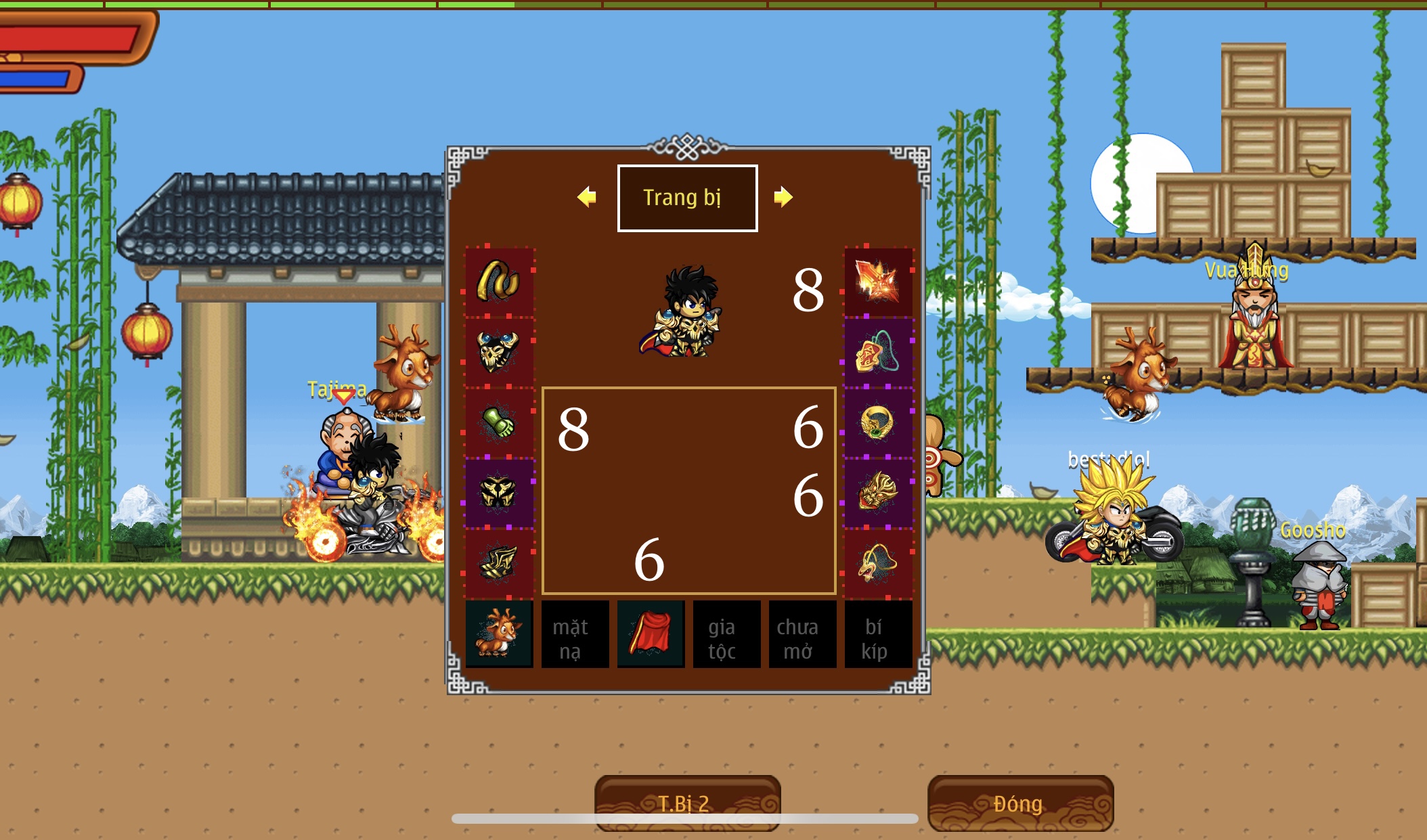Close the panel with Đóng button
The height and width of the screenshot is (840, 1427).
point(1020,803)
